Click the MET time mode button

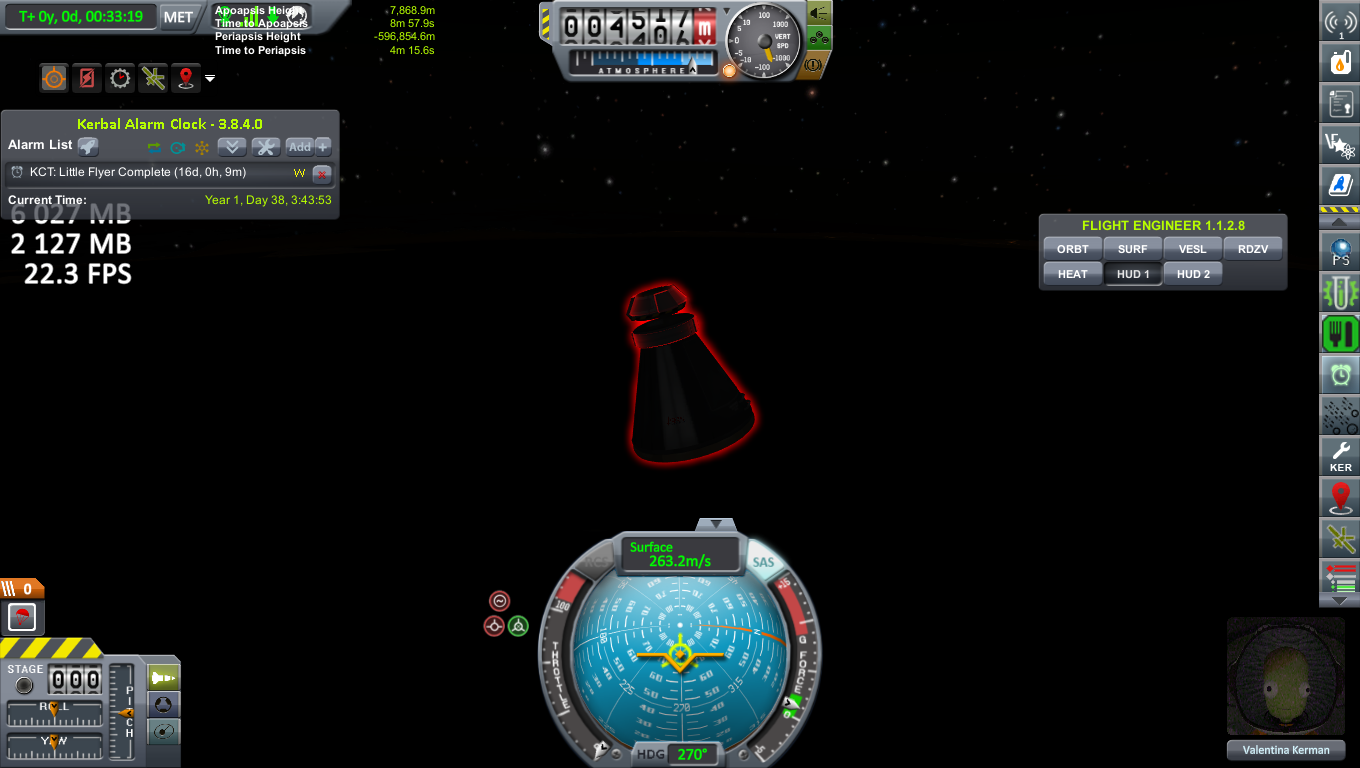point(178,17)
